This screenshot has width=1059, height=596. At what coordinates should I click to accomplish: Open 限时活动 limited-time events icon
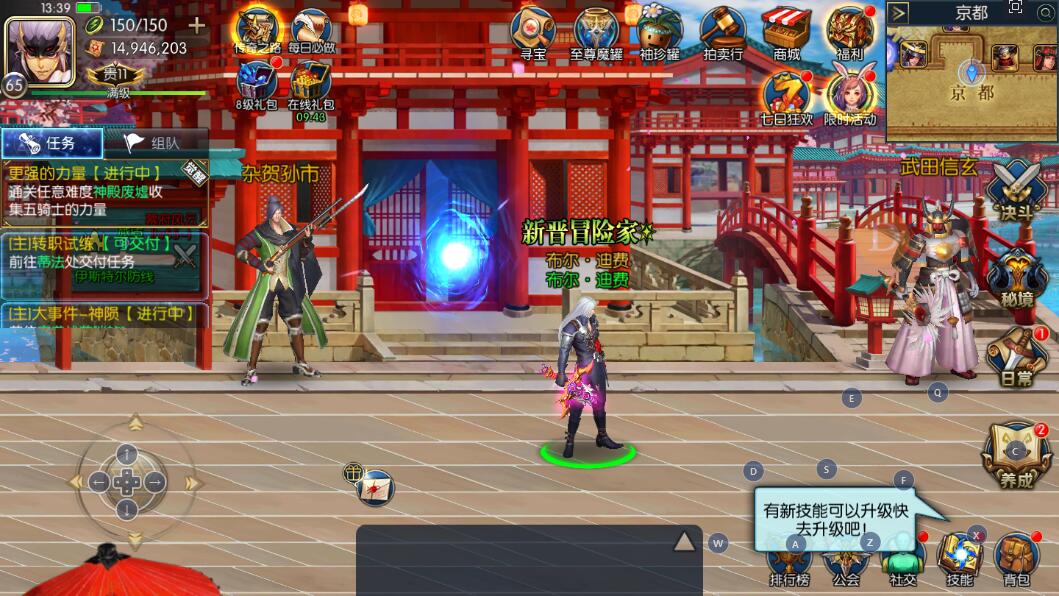click(x=850, y=97)
